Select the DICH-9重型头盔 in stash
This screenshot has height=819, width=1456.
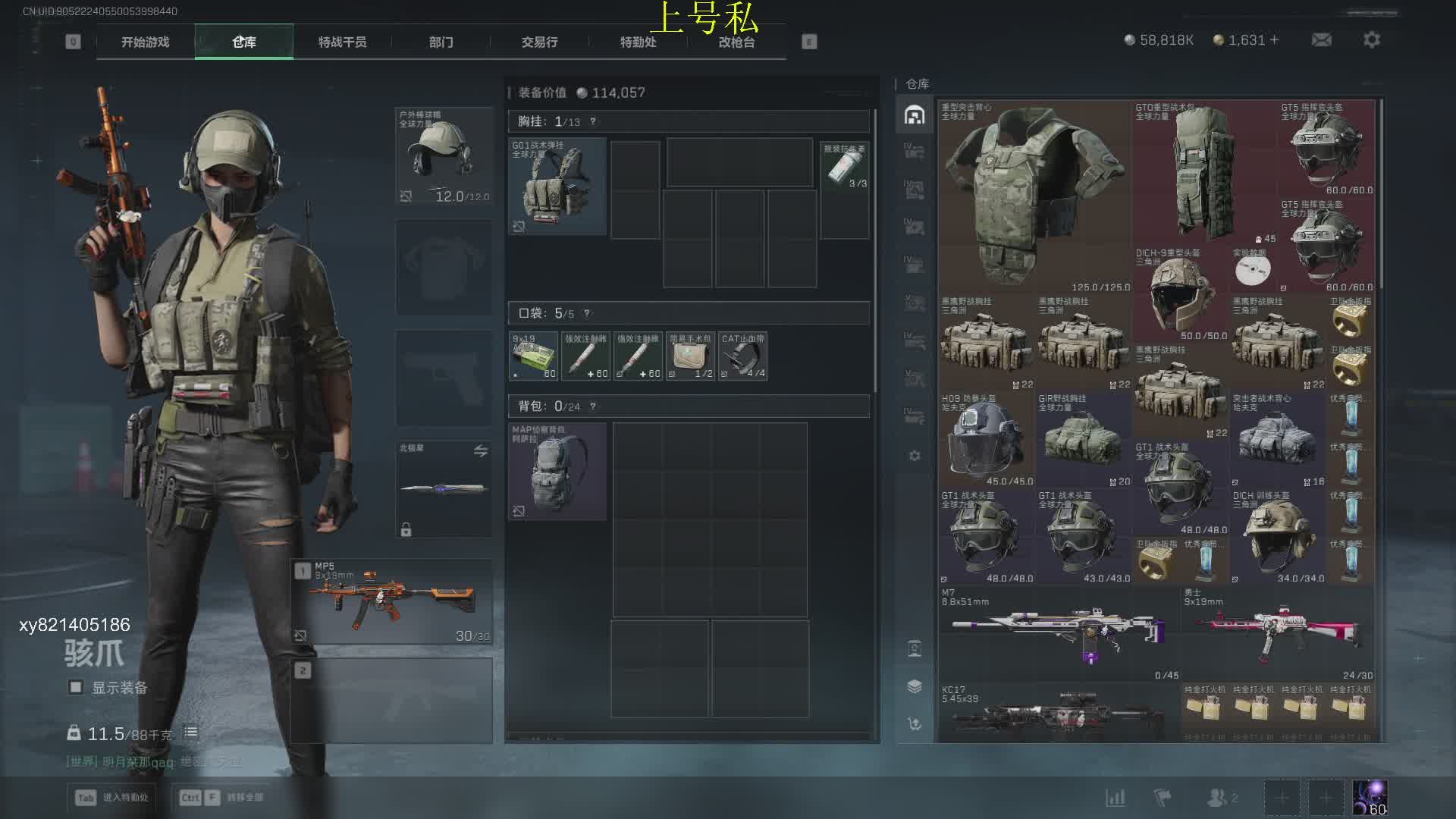coord(1179,293)
